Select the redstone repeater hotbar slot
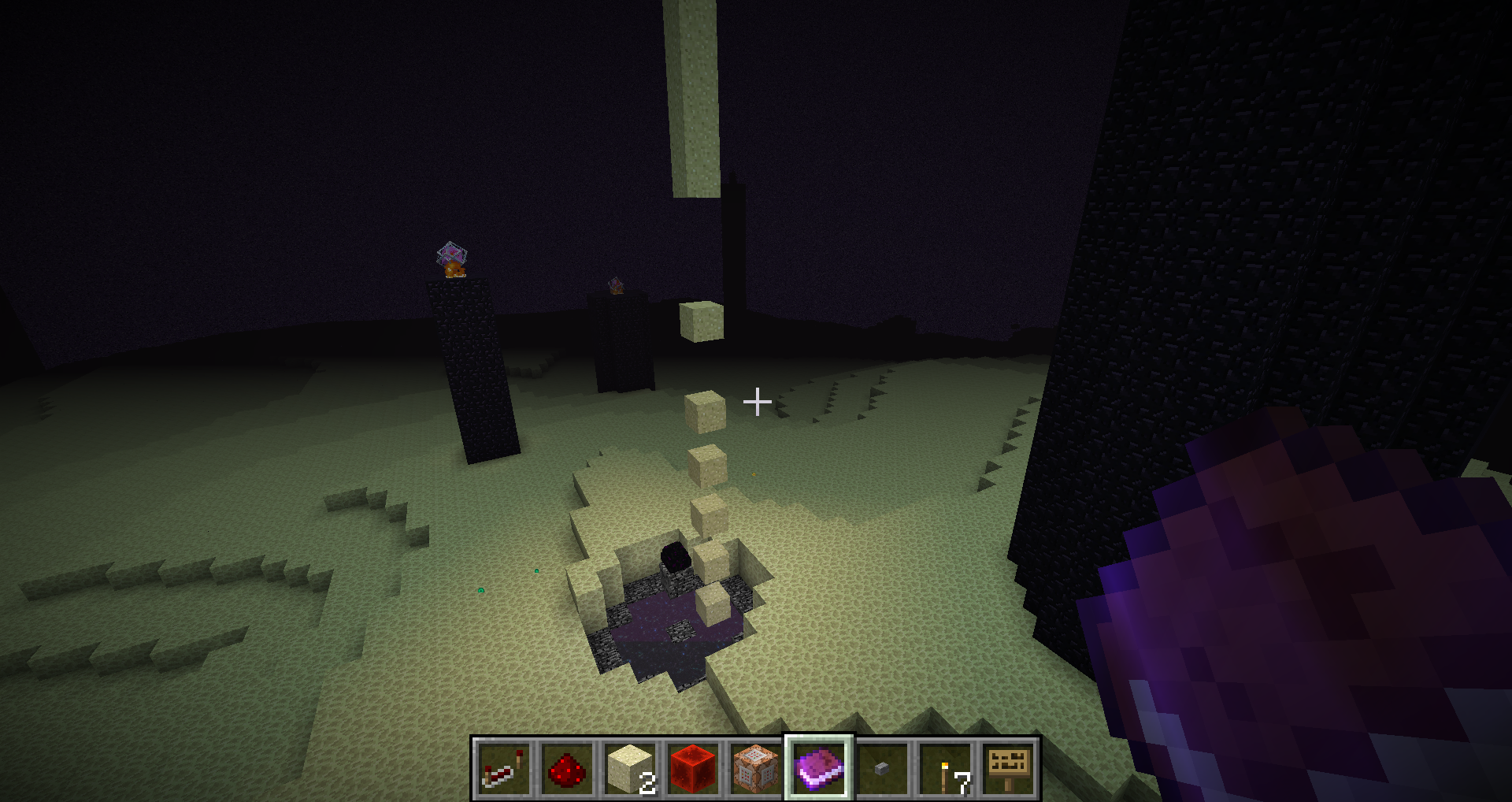 tap(504, 768)
